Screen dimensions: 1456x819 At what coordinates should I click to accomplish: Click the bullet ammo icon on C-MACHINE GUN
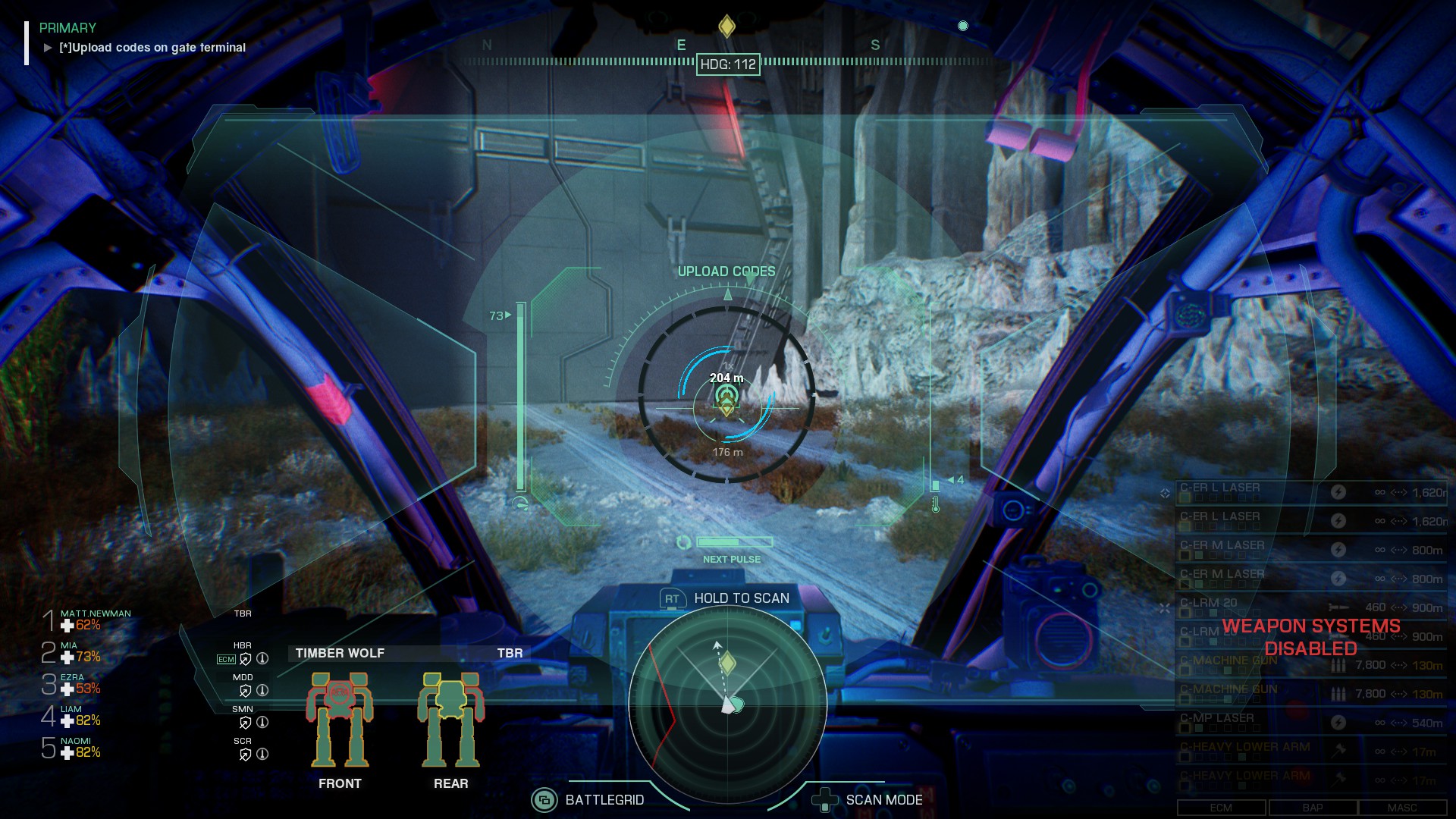1337,664
